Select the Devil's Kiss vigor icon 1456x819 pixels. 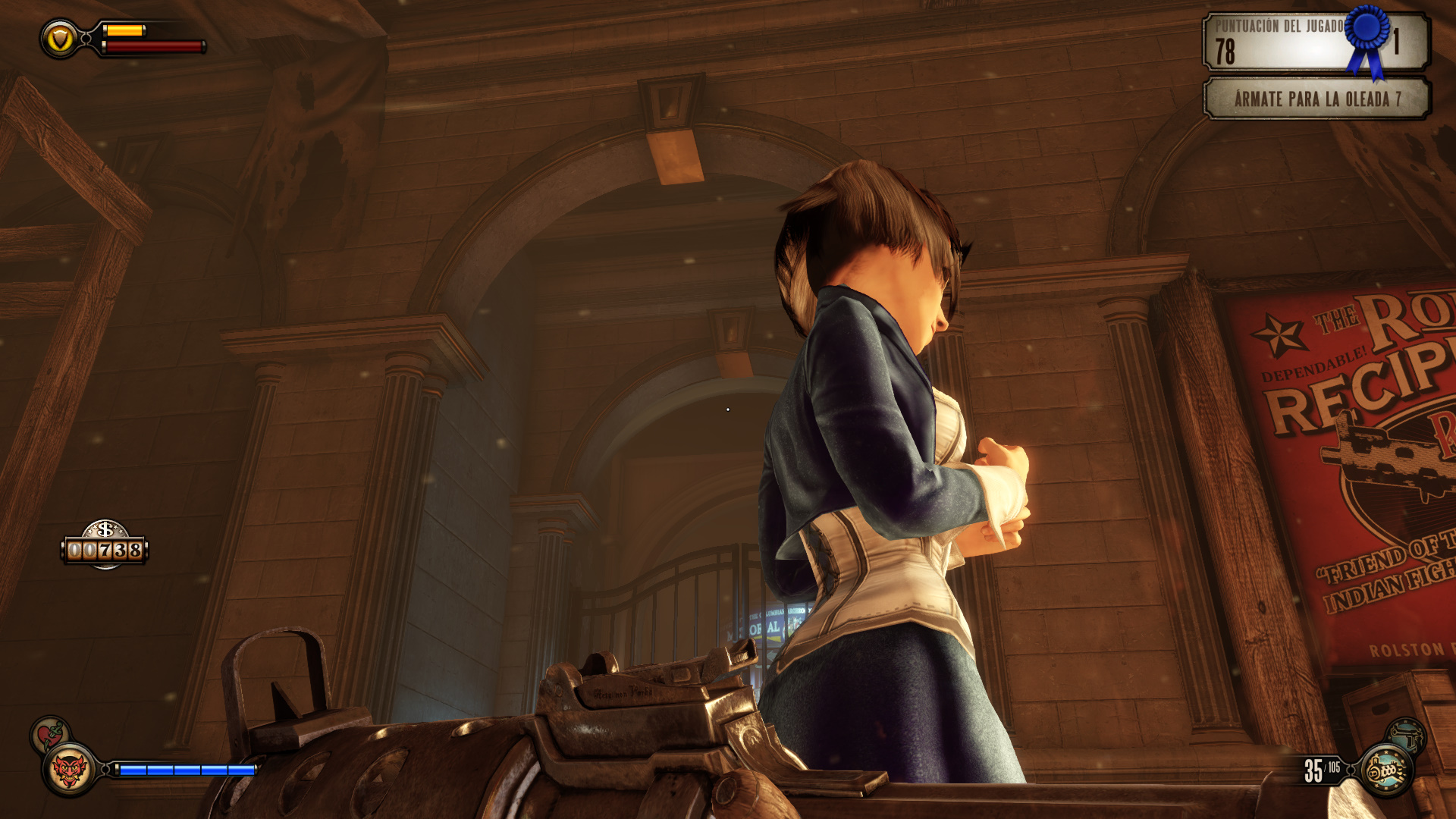(x=69, y=770)
